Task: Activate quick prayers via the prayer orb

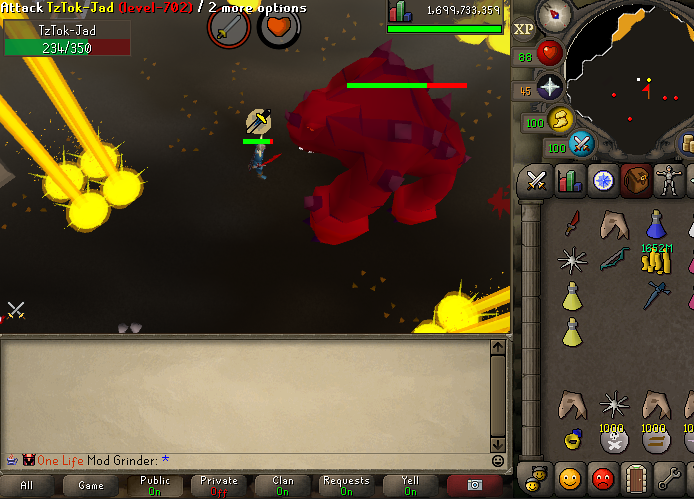Action: (x=551, y=87)
